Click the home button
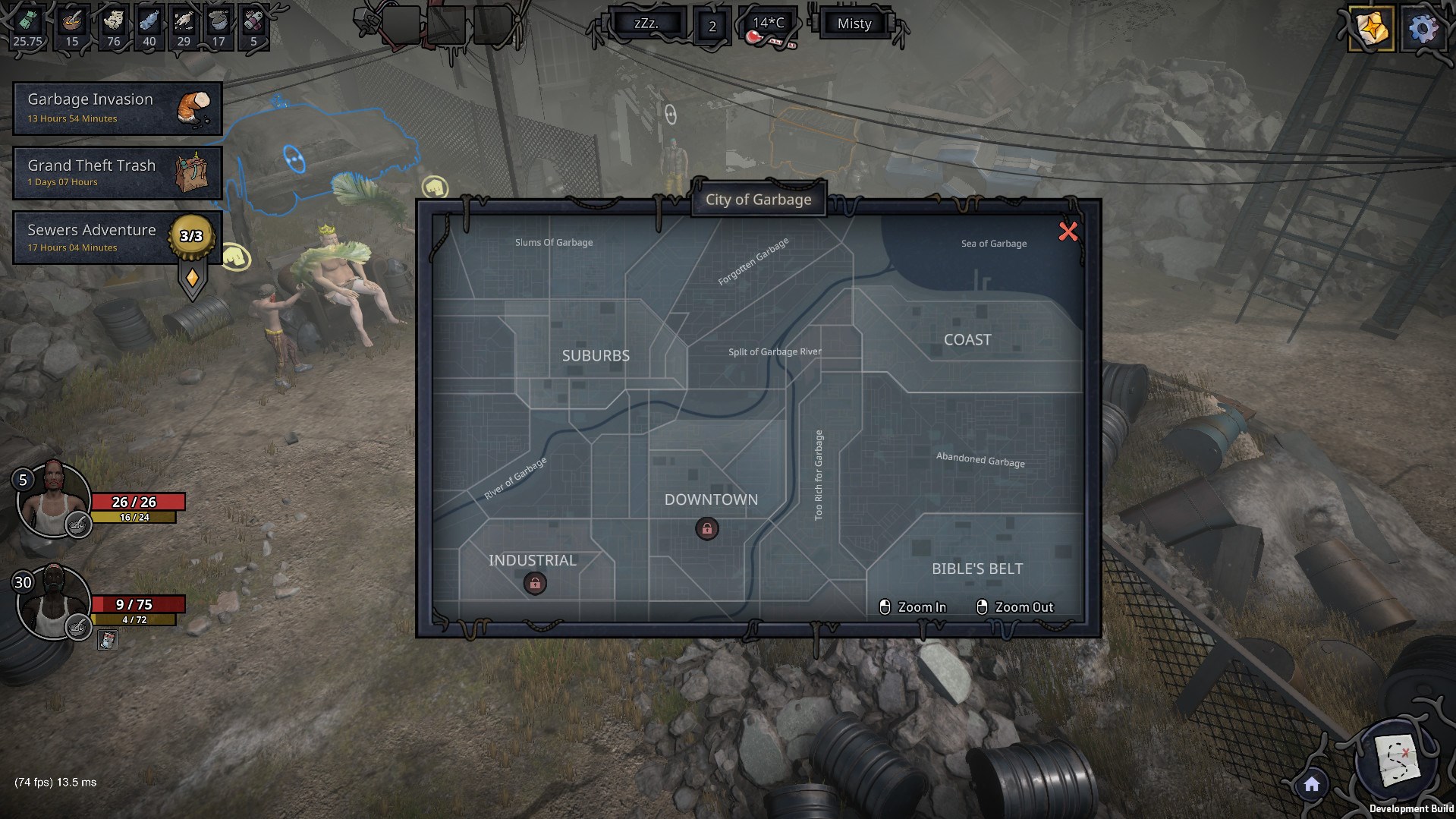 point(1312,785)
